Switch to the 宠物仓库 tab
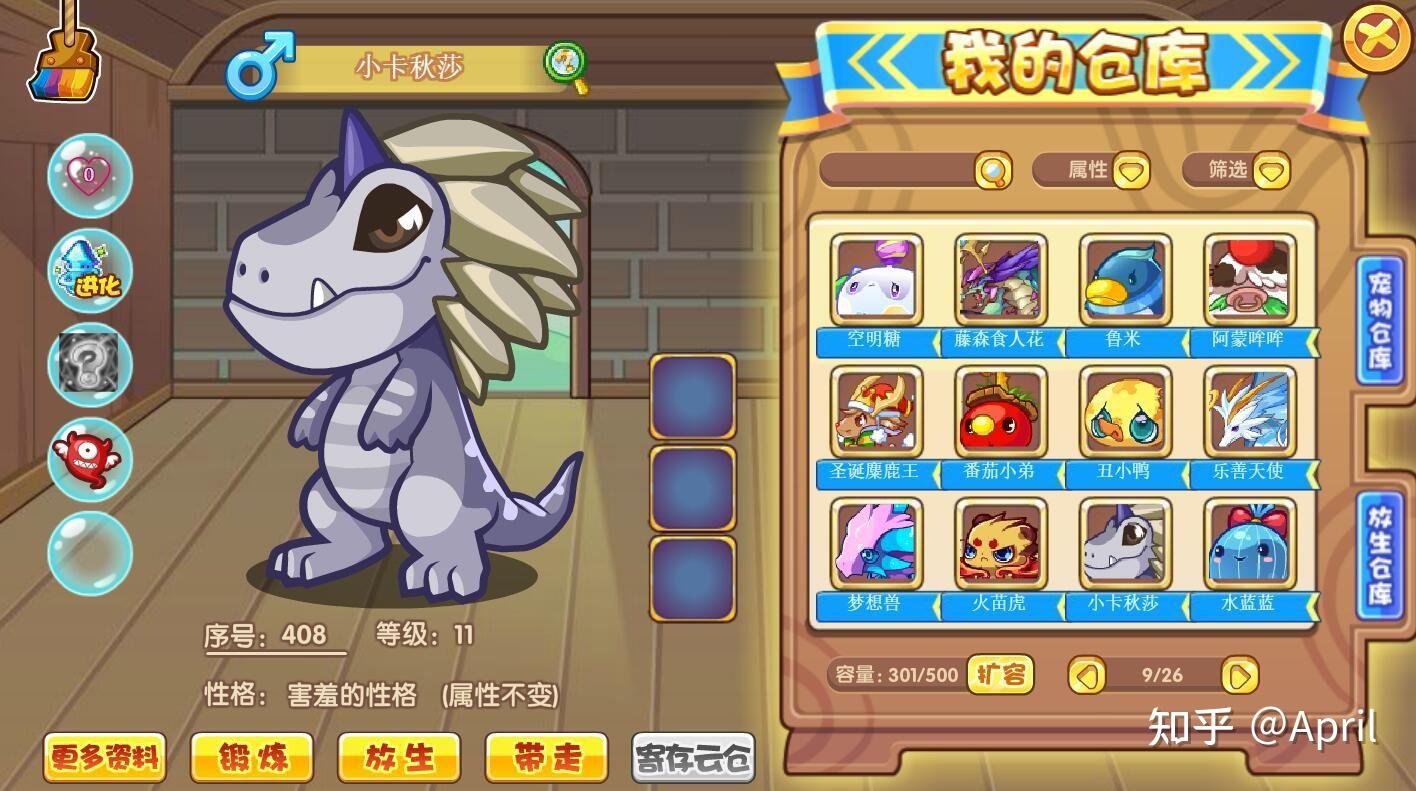This screenshot has width=1416, height=791. click(x=1380, y=320)
